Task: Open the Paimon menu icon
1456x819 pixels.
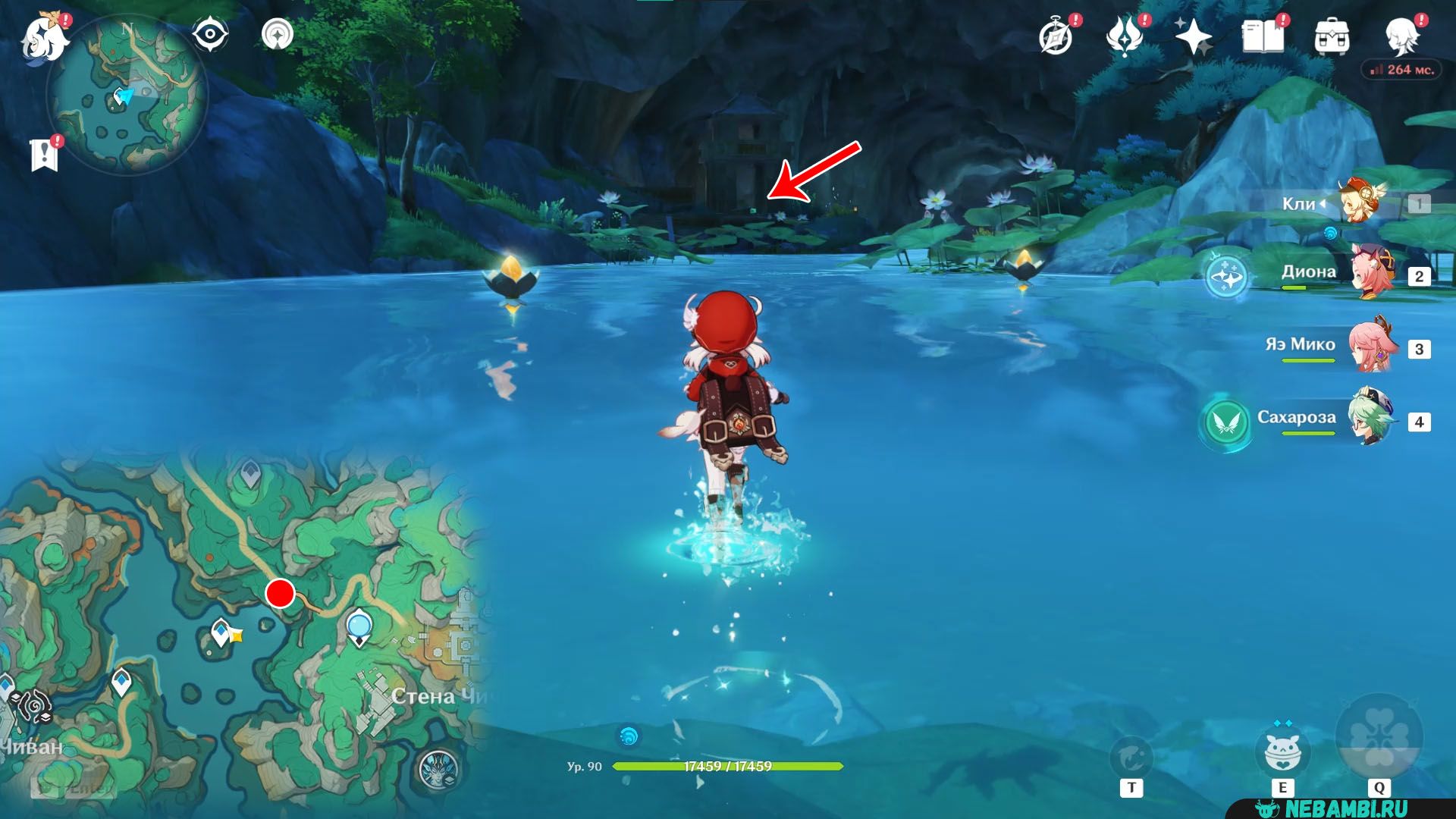Action: click(44, 36)
